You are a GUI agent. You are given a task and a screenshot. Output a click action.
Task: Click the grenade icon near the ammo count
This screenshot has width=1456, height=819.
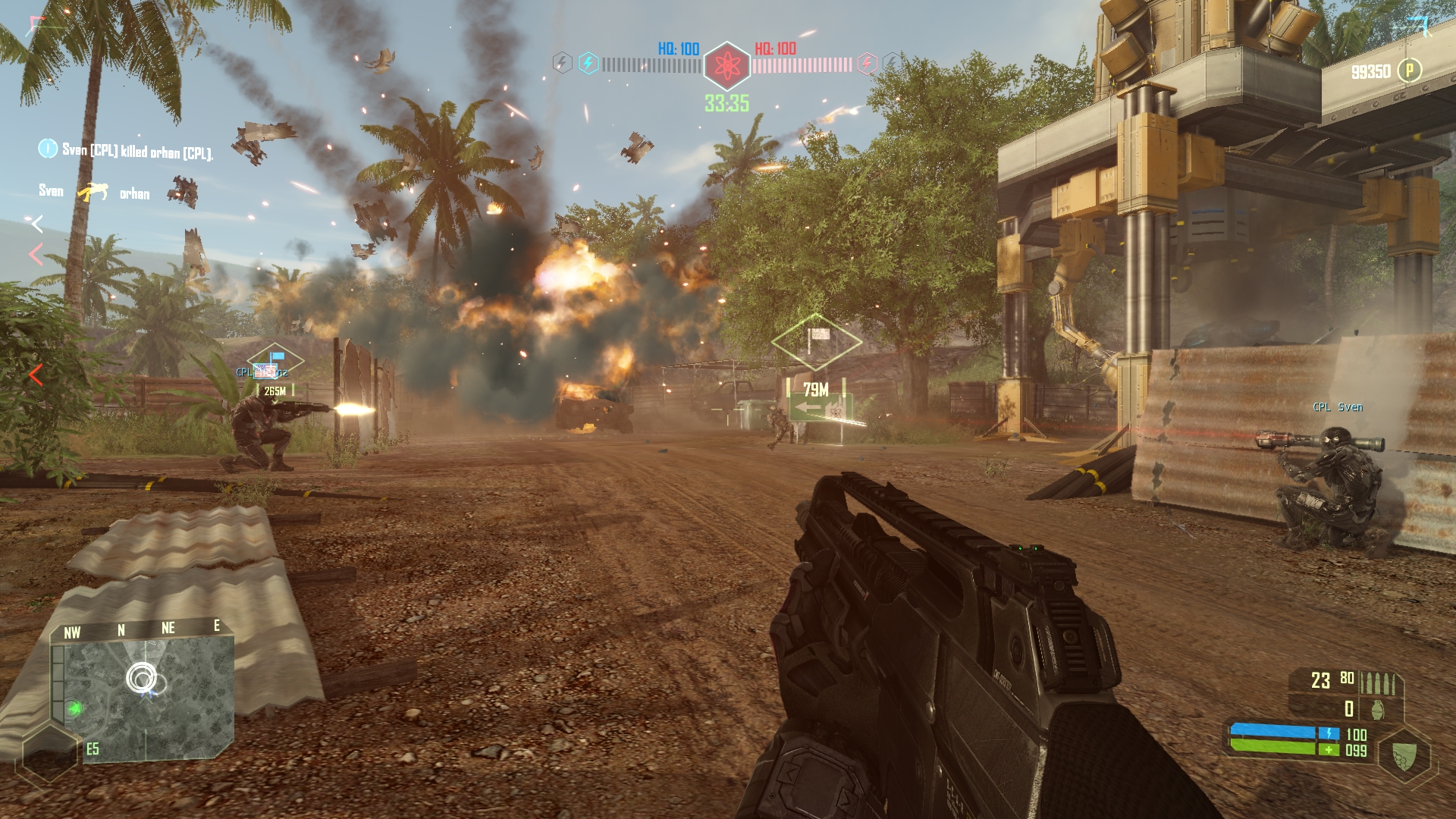(1377, 710)
